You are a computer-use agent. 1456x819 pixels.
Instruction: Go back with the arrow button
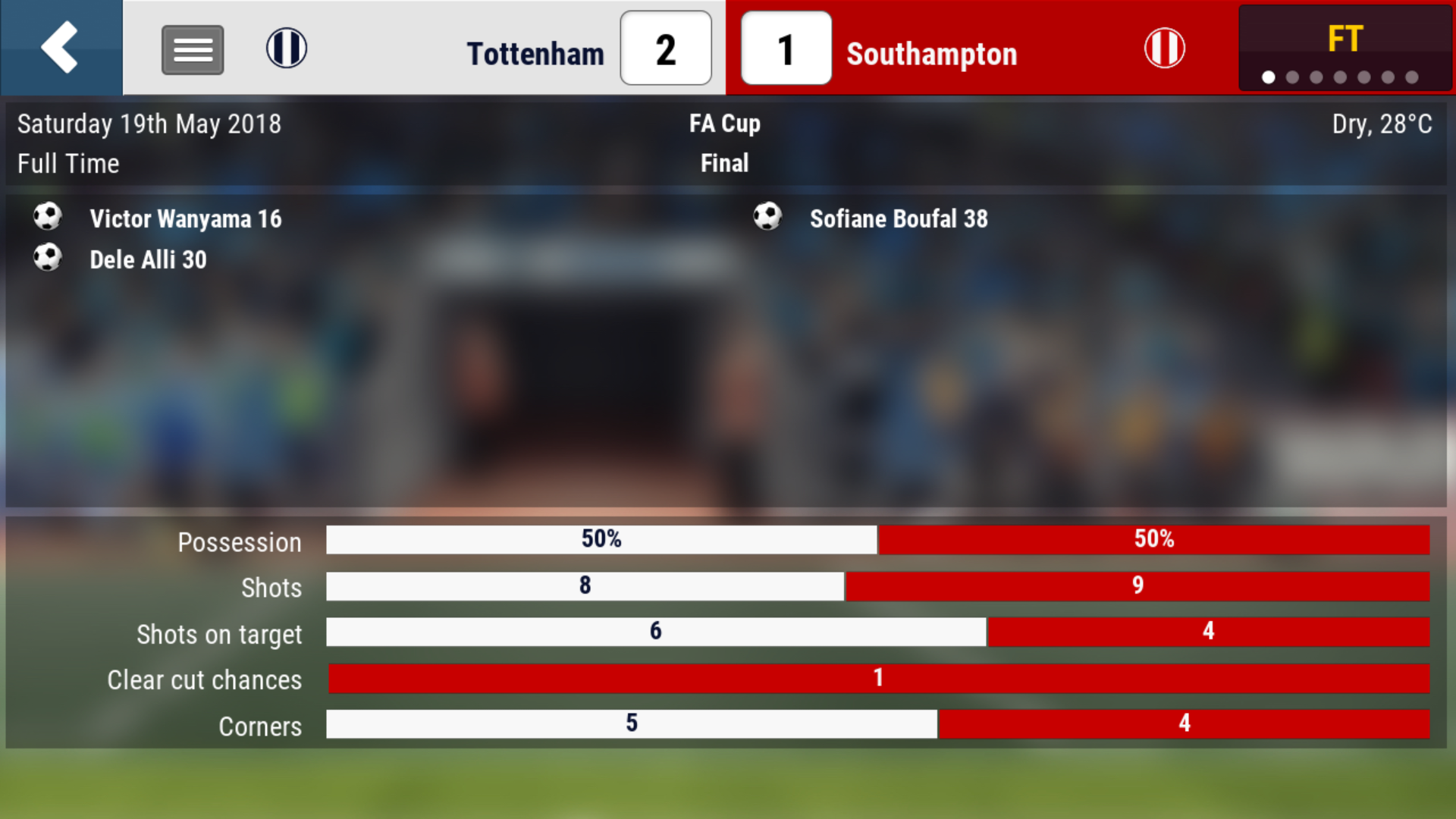61,47
